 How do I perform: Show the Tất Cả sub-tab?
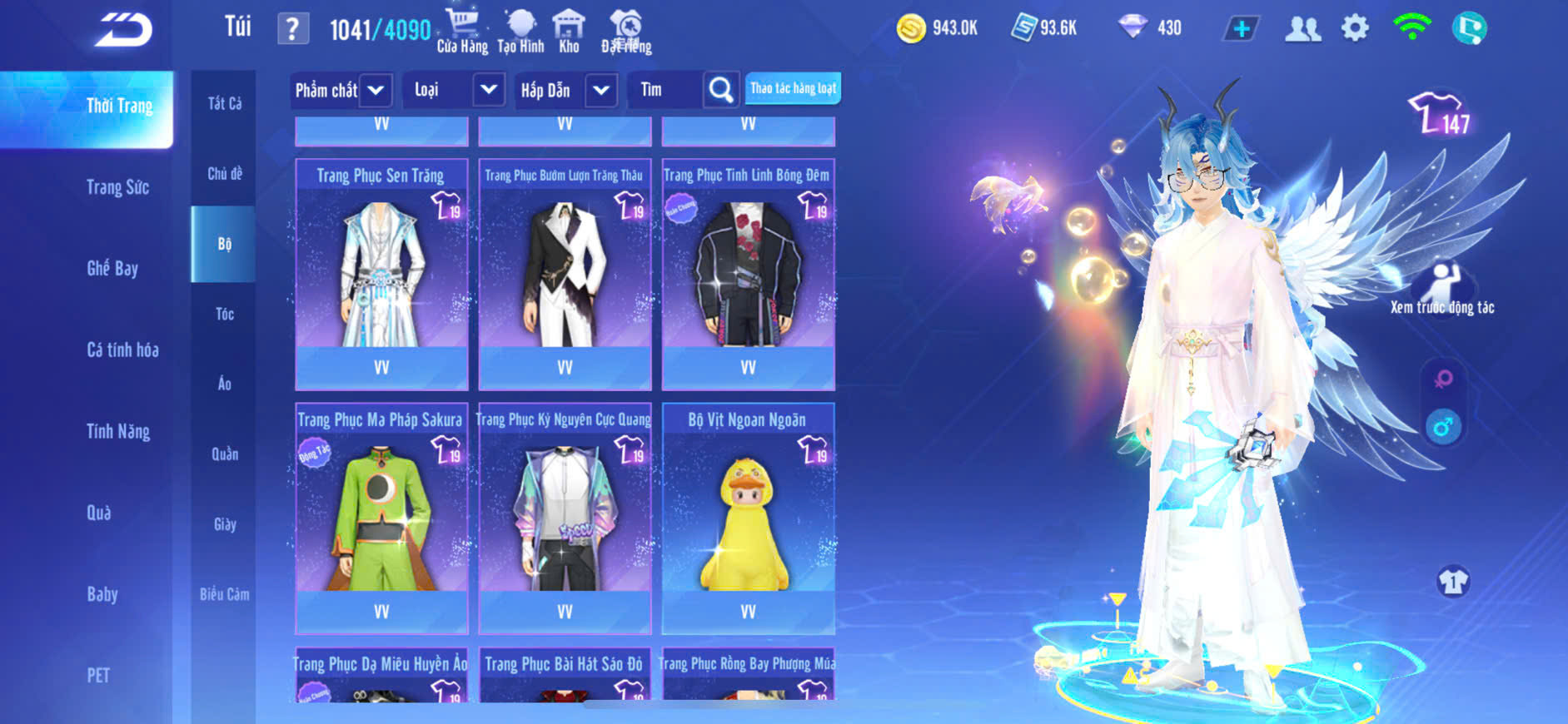click(x=224, y=103)
